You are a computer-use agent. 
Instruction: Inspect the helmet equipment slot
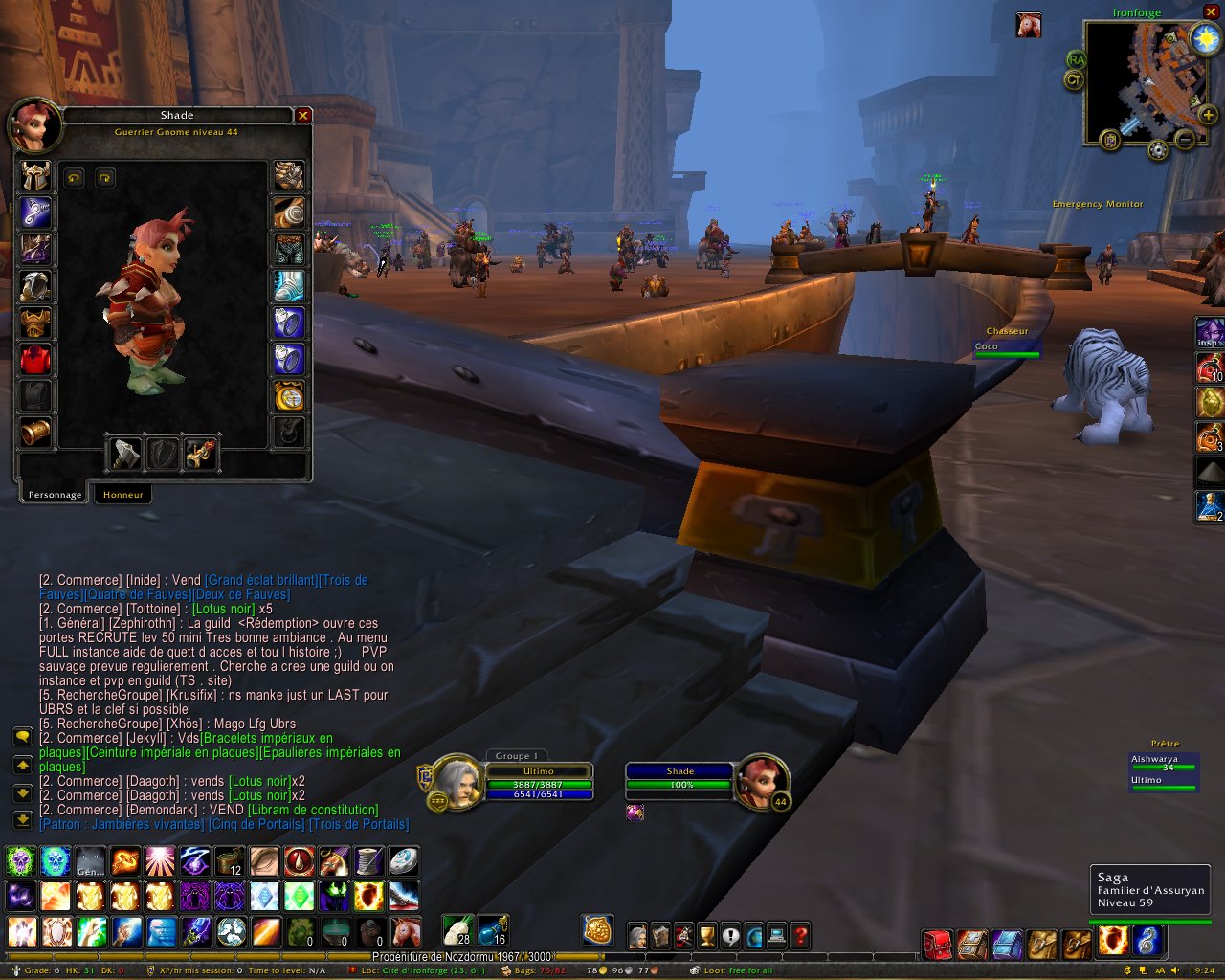coord(35,176)
